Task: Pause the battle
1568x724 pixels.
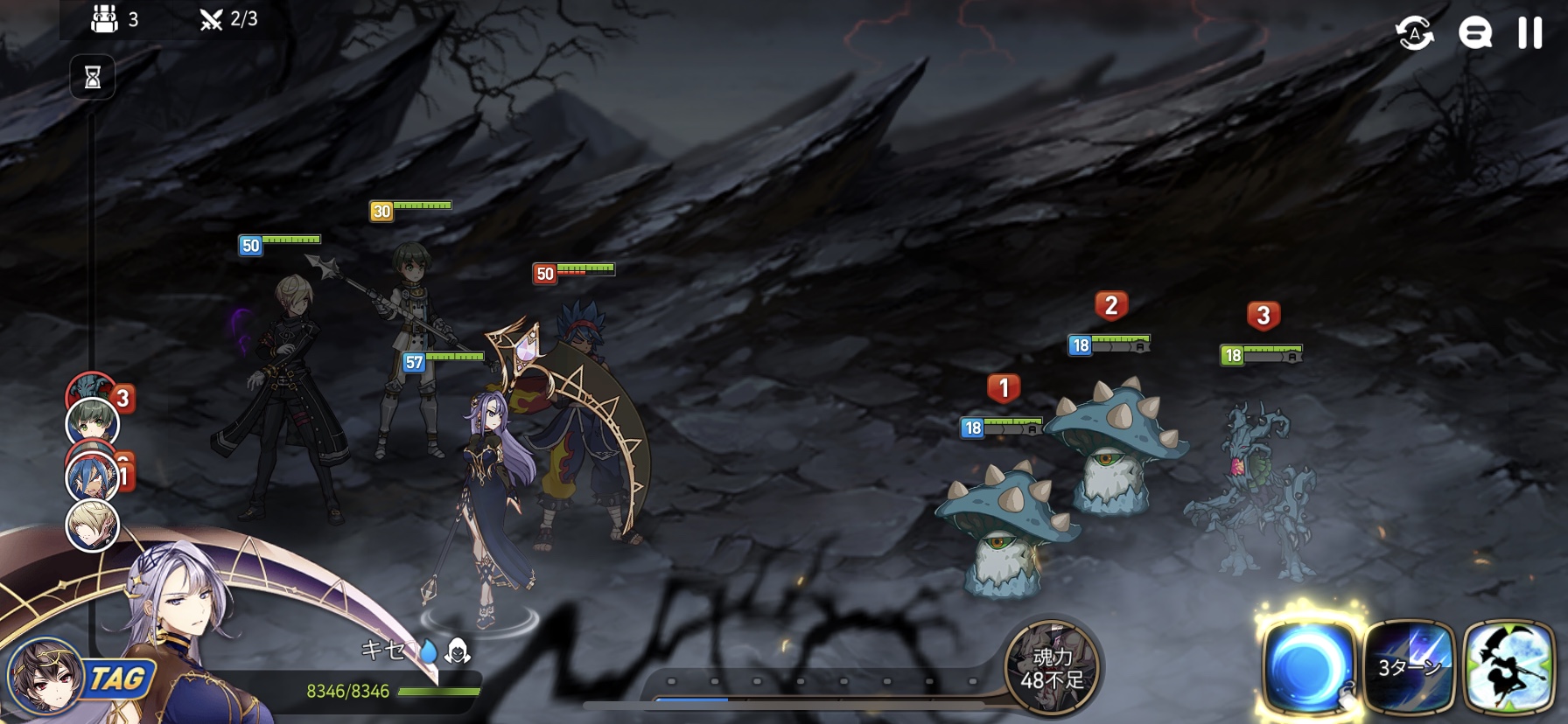Action: (1529, 33)
